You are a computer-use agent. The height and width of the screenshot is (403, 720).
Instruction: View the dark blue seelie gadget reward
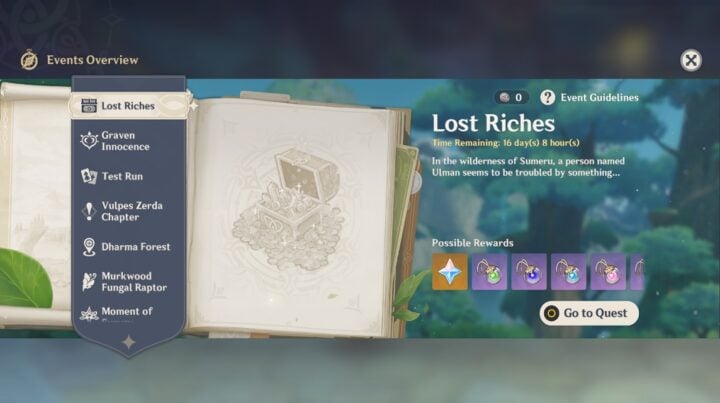point(529,272)
